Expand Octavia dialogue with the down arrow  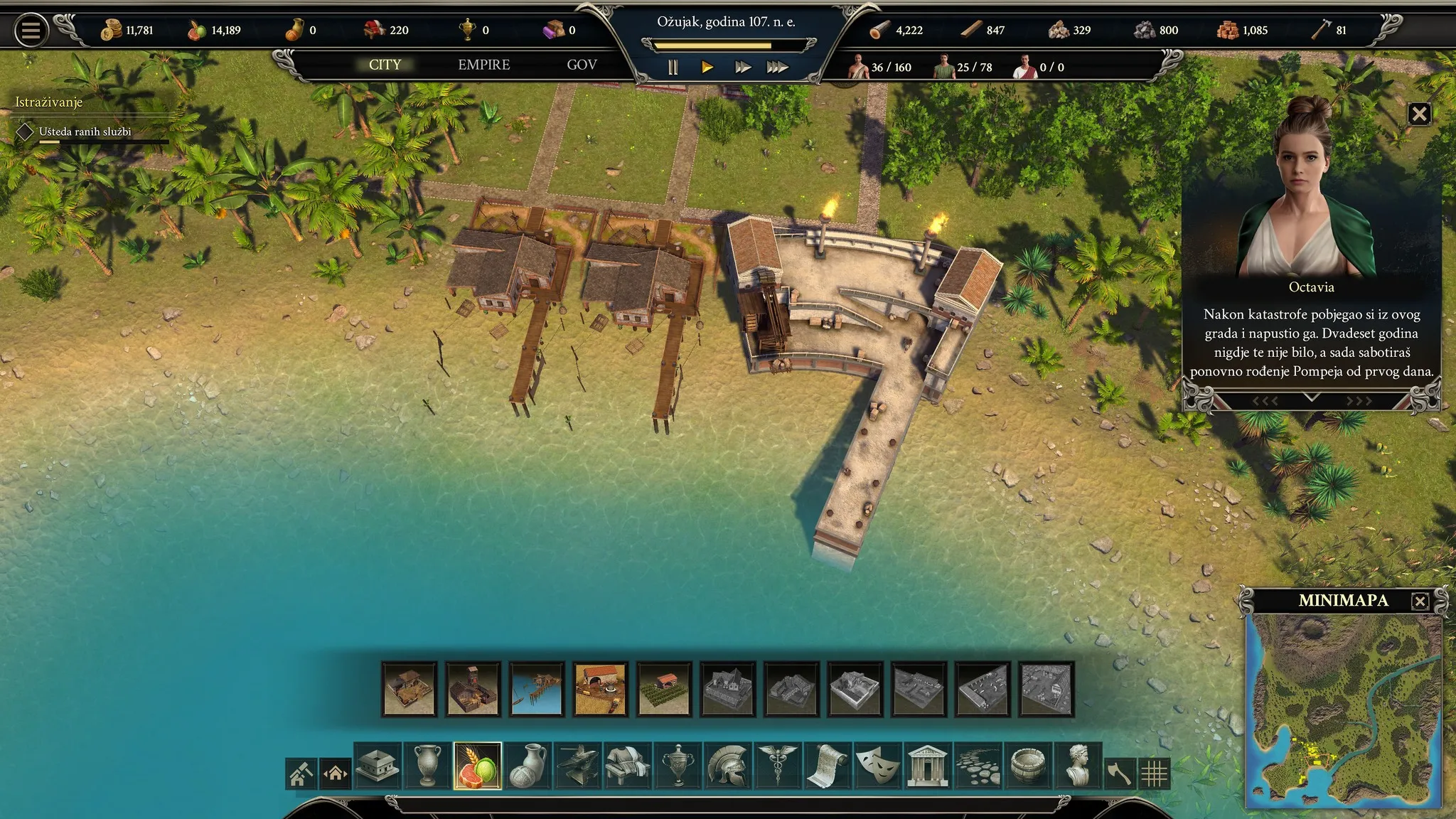pos(1312,398)
